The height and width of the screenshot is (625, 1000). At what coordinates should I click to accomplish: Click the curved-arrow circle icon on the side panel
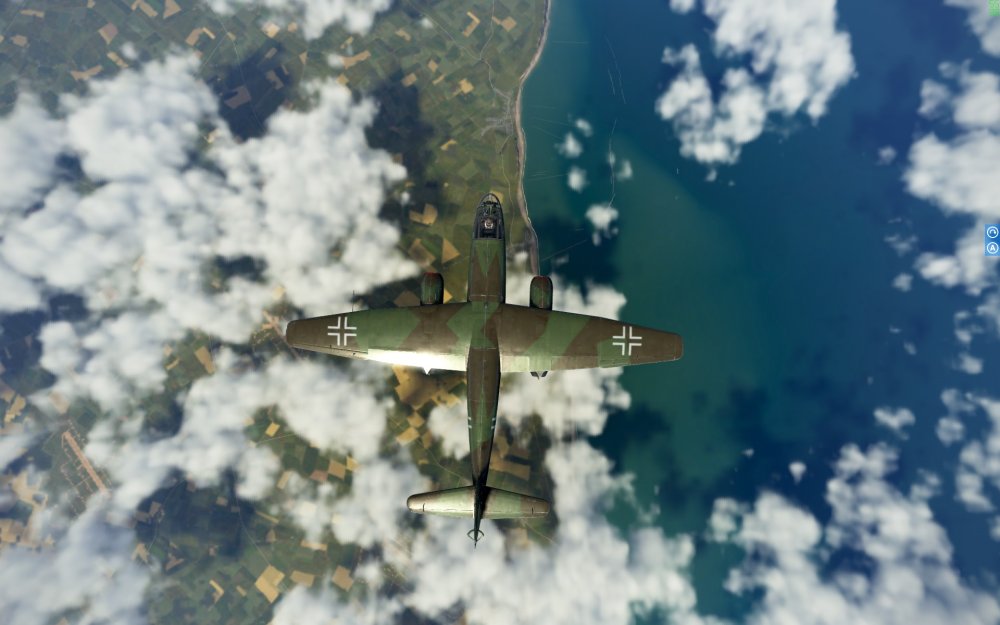992,232
